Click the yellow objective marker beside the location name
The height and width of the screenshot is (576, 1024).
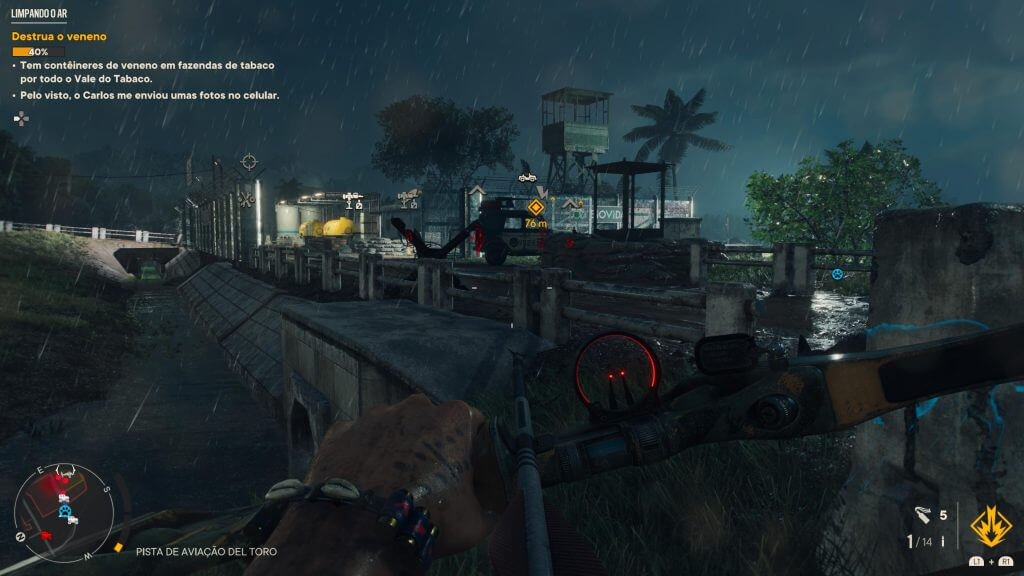(120, 549)
